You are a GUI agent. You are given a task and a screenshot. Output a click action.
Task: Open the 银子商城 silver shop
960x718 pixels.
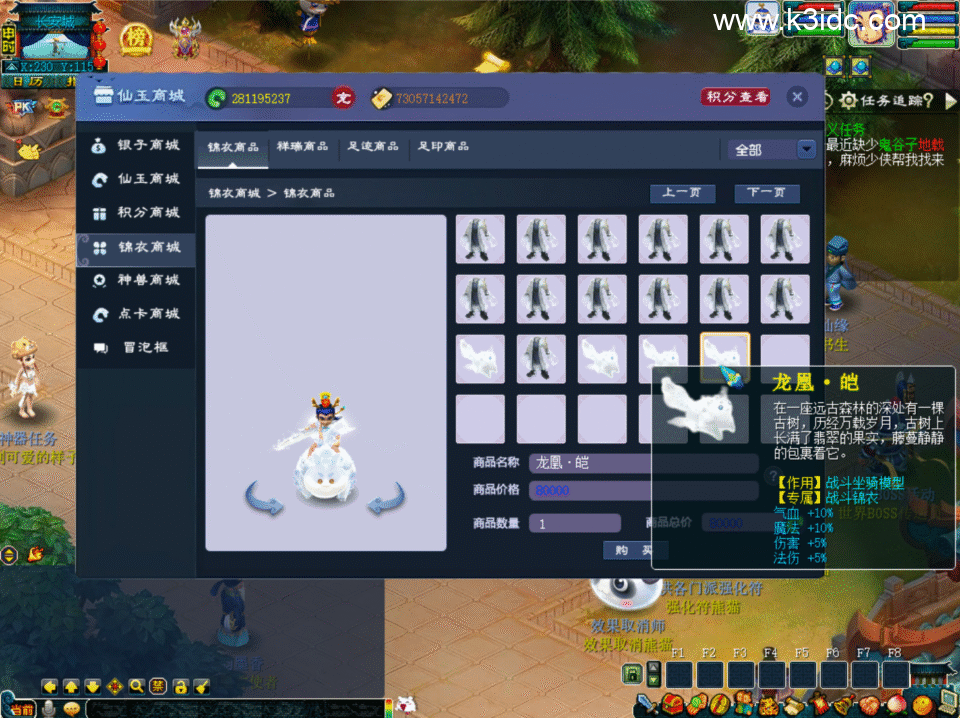(x=136, y=146)
